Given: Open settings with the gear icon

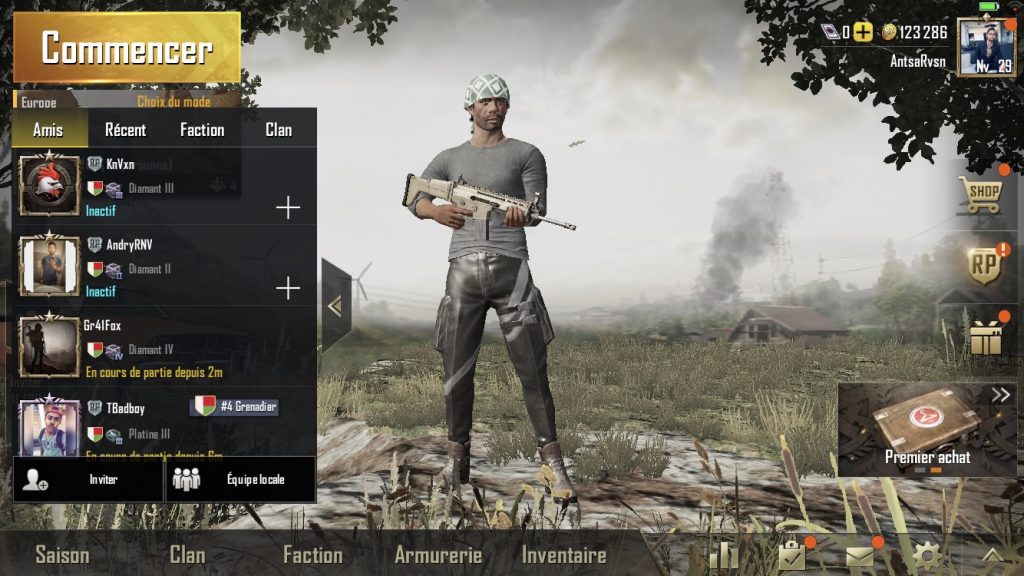Looking at the screenshot, I should tap(926, 556).
